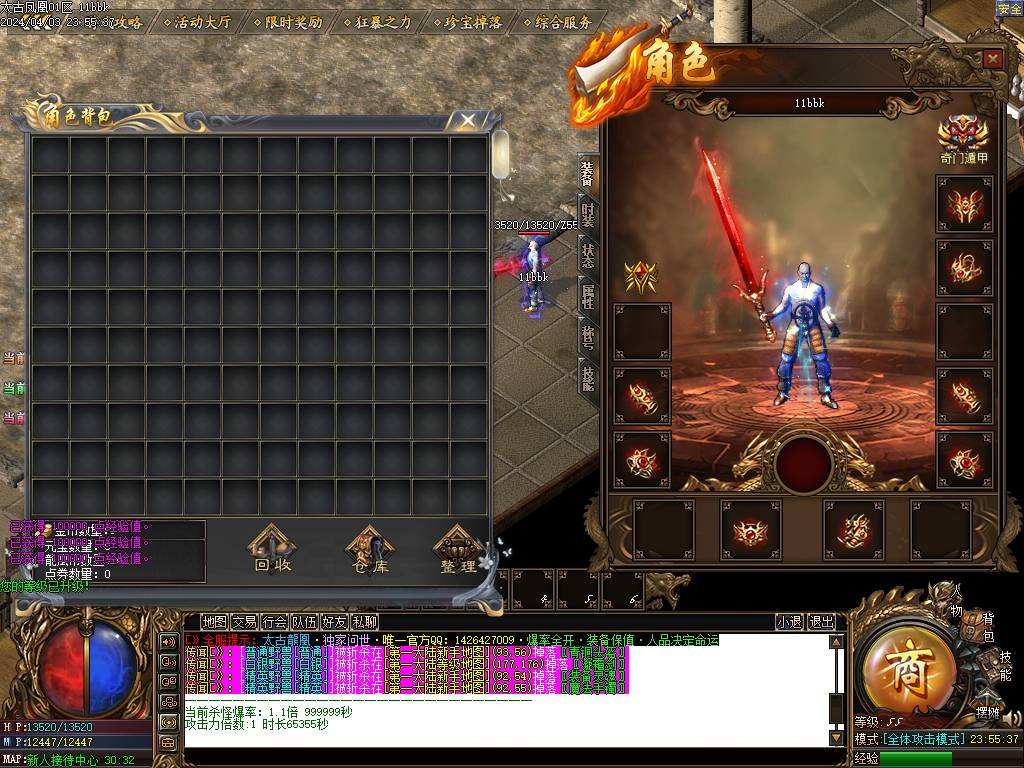1024x768 pixels.
Task: Open the 仓库 warehouse button
Action: click(x=367, y=551)
